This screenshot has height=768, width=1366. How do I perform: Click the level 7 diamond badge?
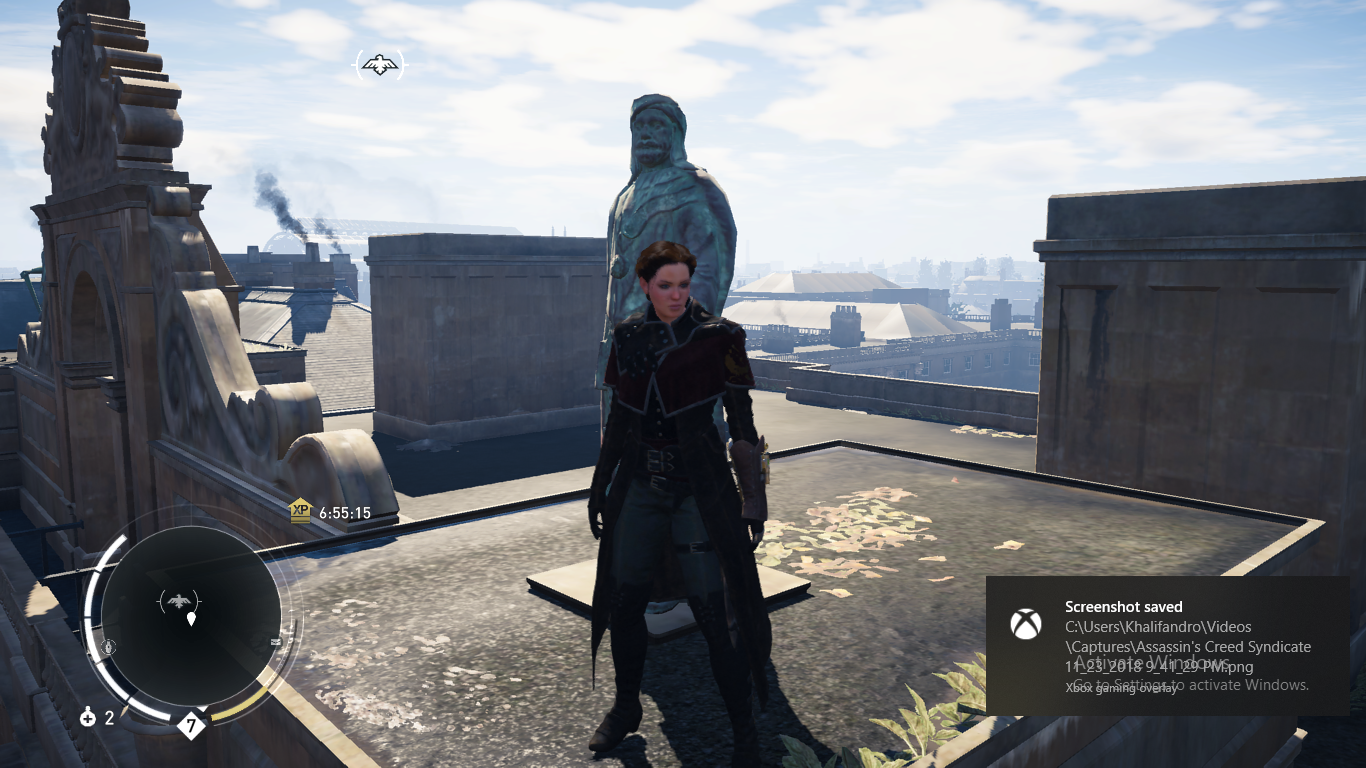(190, 725)
